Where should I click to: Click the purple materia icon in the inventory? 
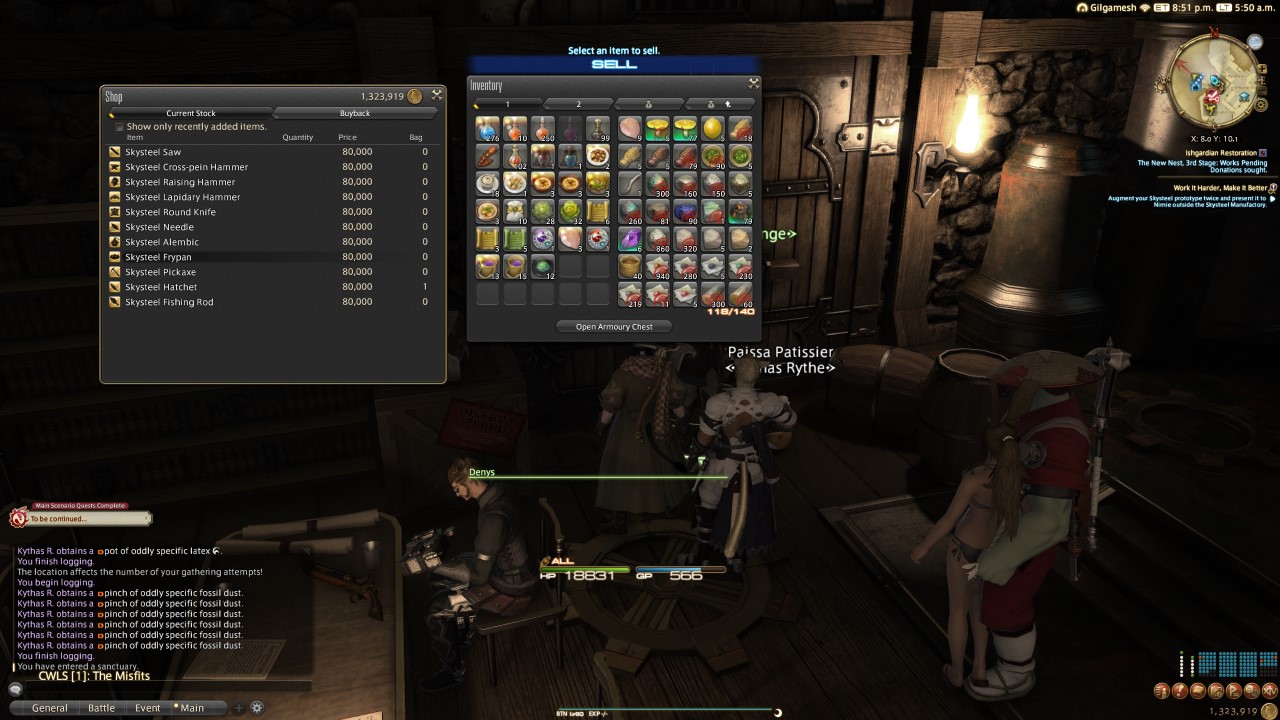[541, 237]
